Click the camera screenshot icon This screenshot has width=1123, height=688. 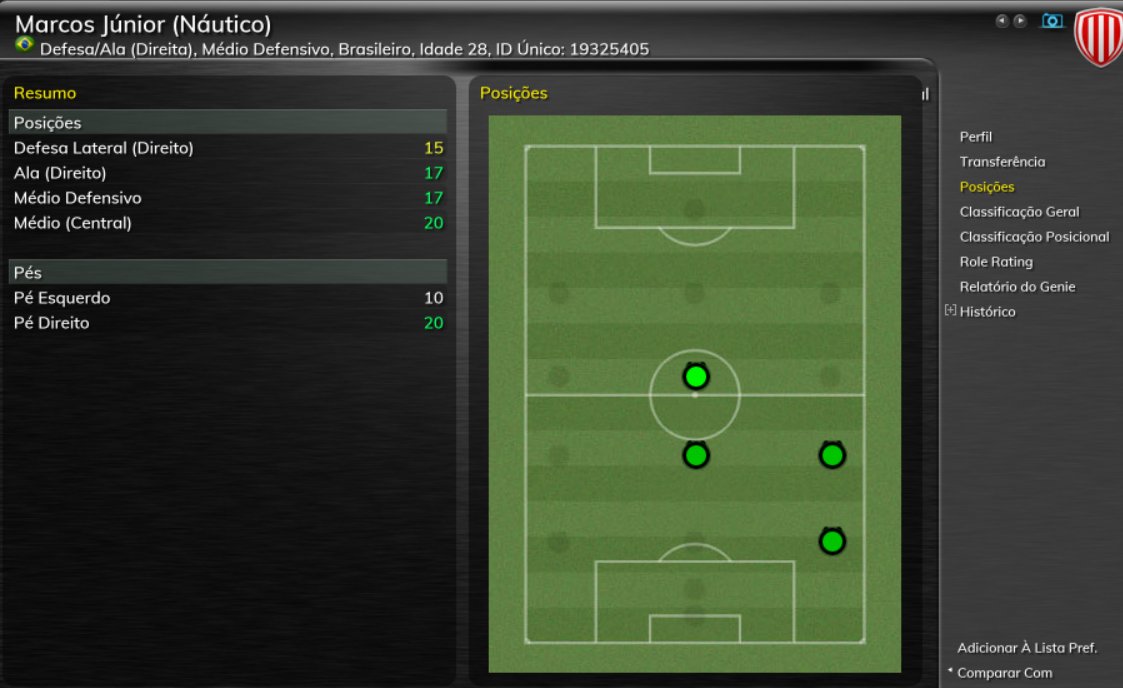coord(1052,20)
